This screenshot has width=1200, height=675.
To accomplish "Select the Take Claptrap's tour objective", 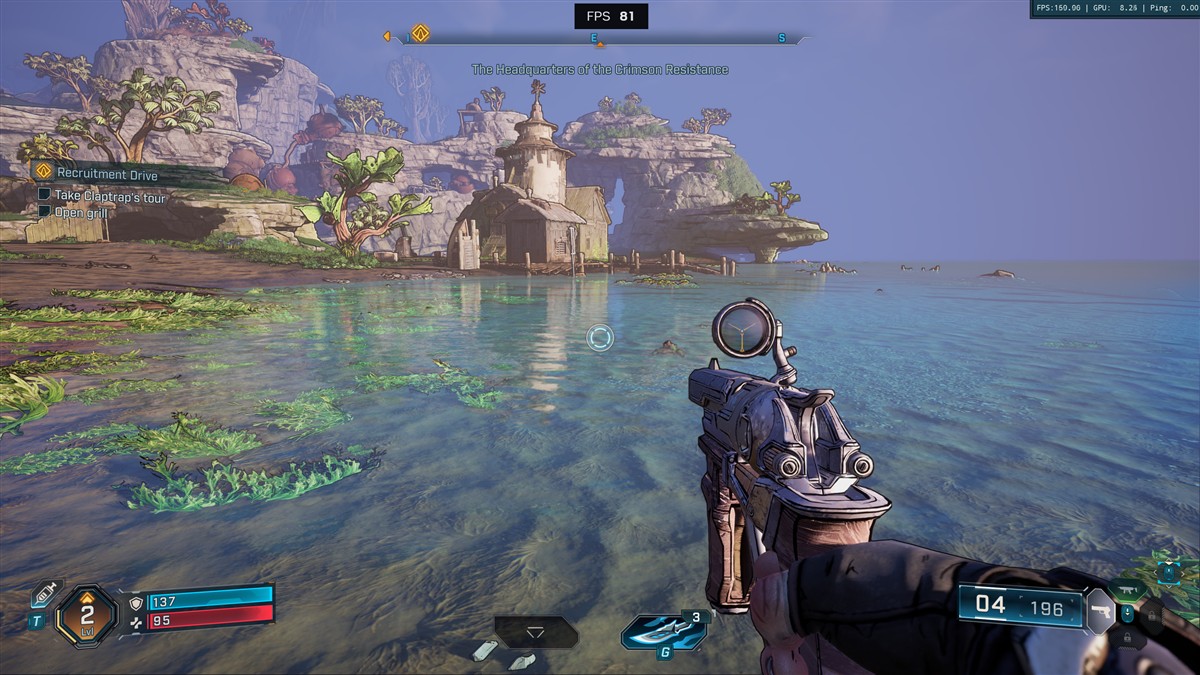I will click(x=110, y=197).
